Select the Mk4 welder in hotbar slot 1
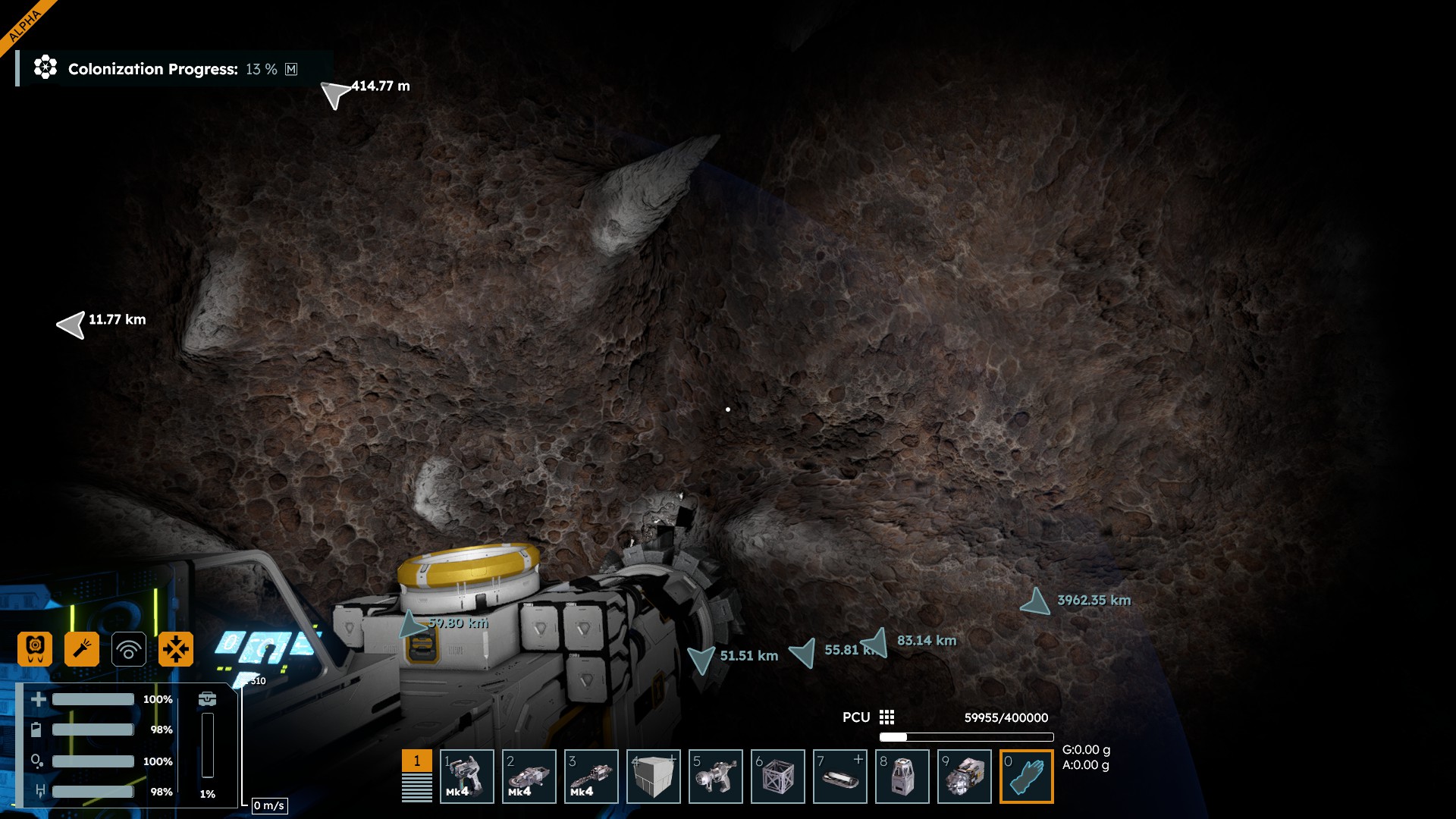Screen dimensions: 1456x819 pyautogui.click(x=467, y=777)
